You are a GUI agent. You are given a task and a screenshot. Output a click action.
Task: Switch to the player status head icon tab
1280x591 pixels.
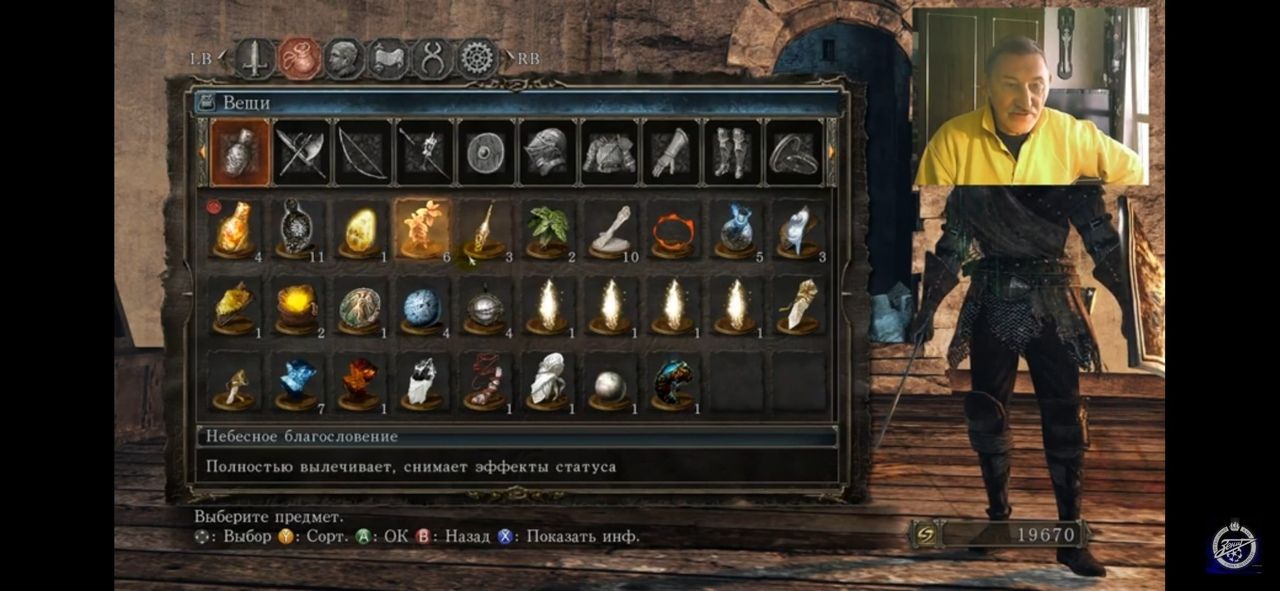tap(343, 58)
